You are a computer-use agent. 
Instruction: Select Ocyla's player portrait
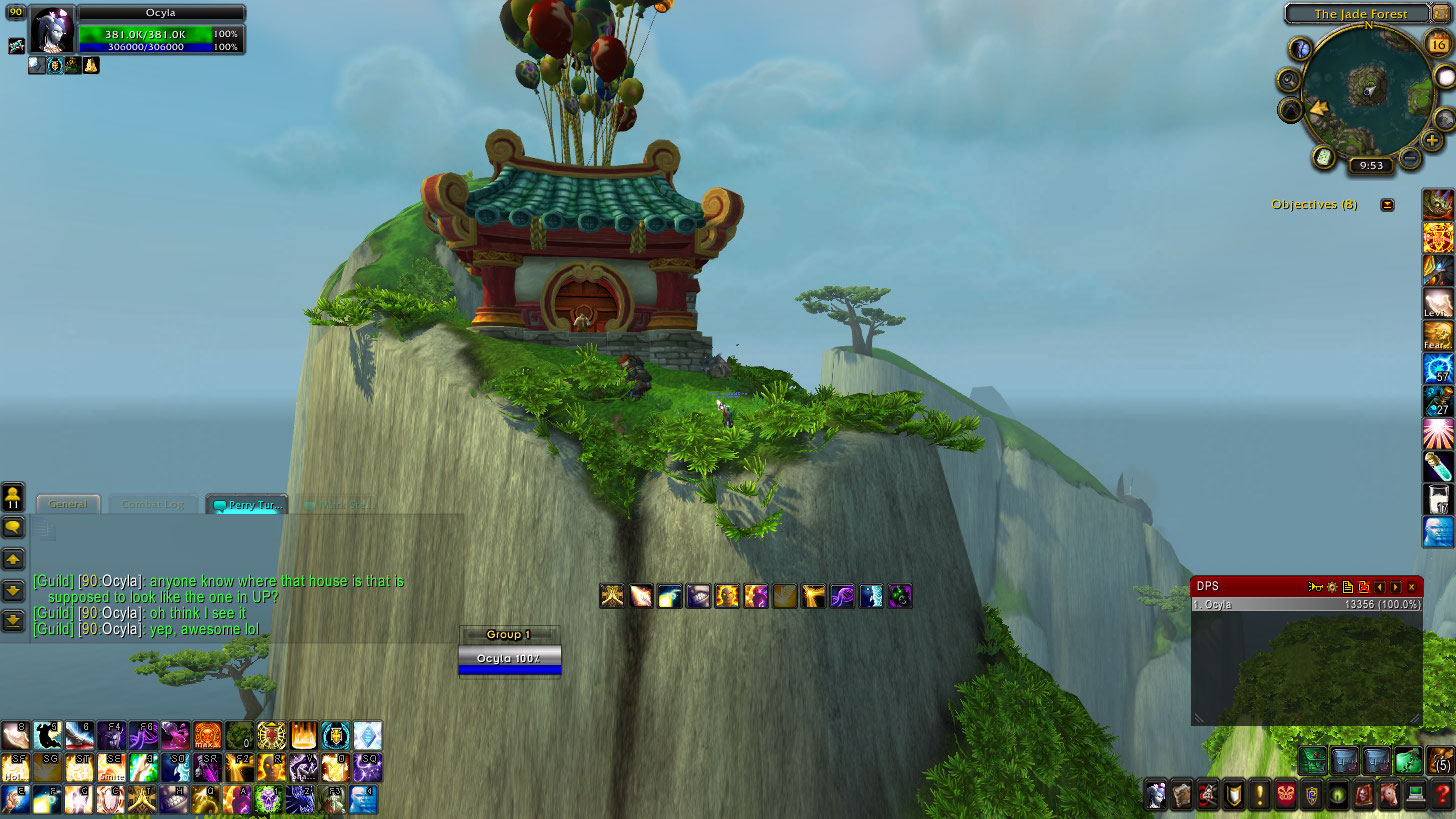[x=51, y=31]
